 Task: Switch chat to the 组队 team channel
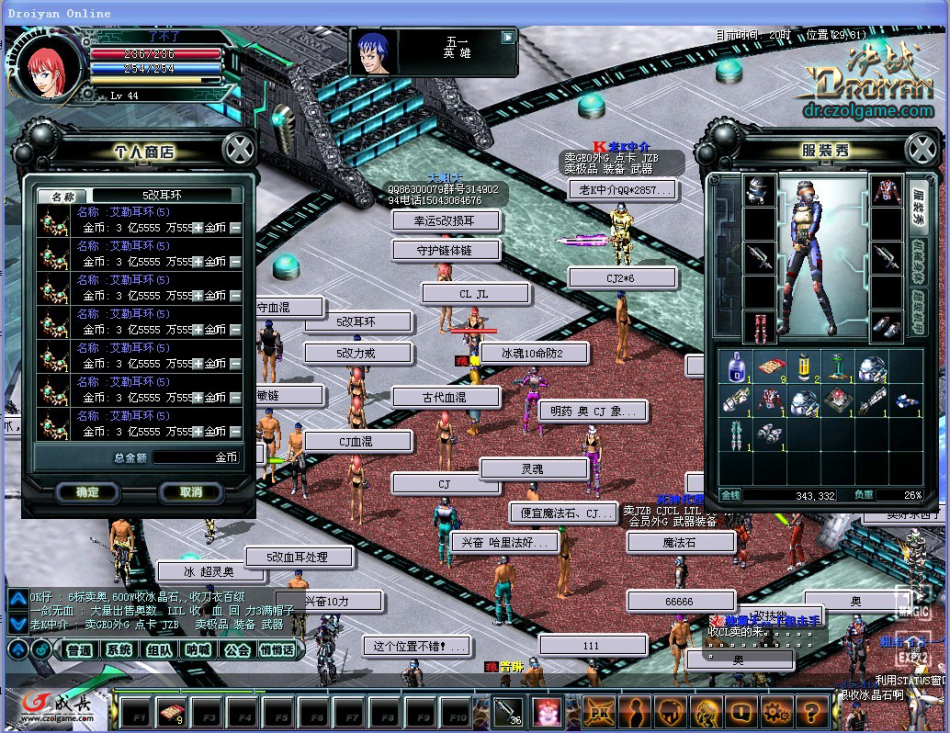pyautogui.click(x=159, y=650)
